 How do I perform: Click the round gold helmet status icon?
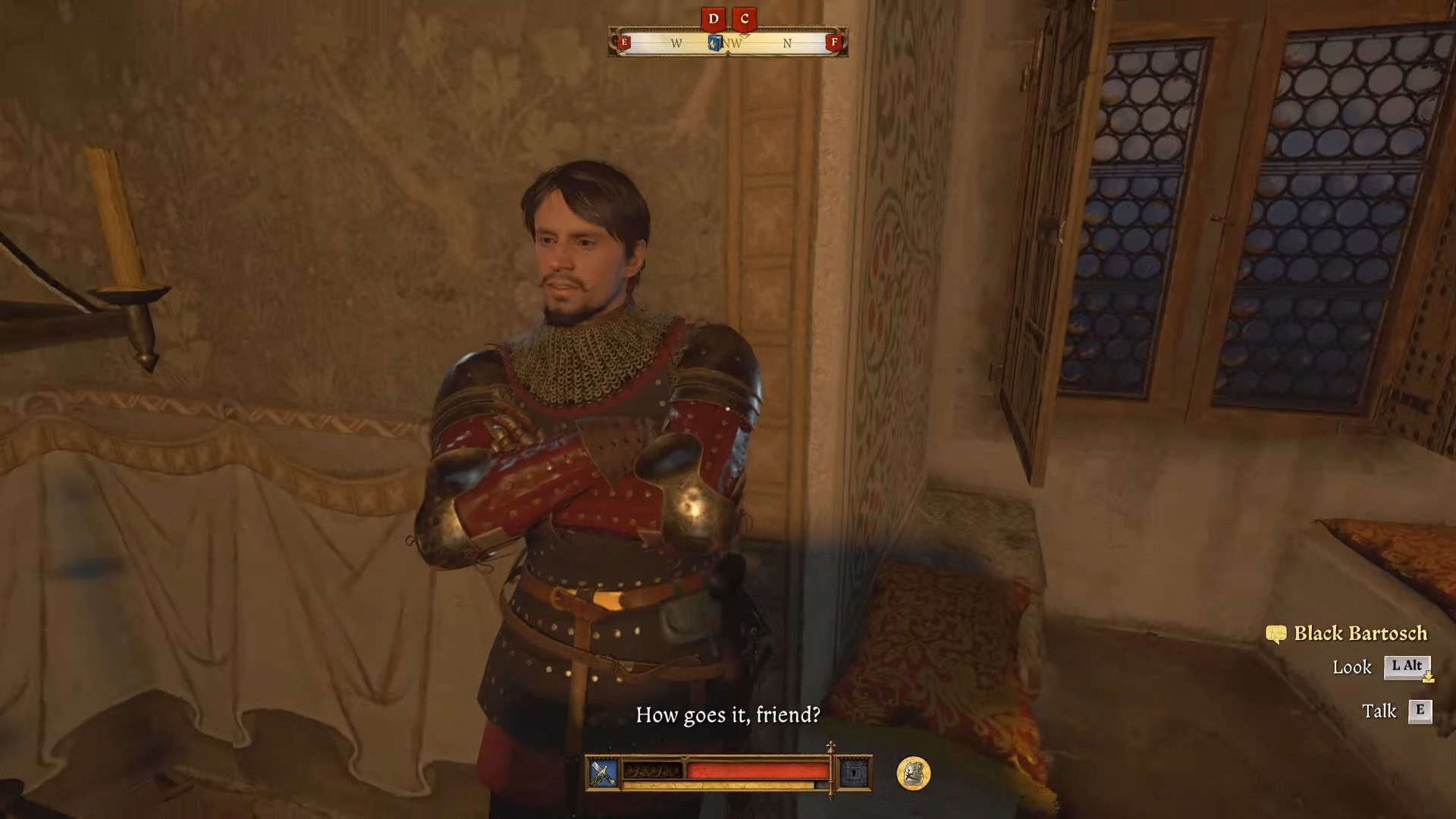tap(913, 773)
